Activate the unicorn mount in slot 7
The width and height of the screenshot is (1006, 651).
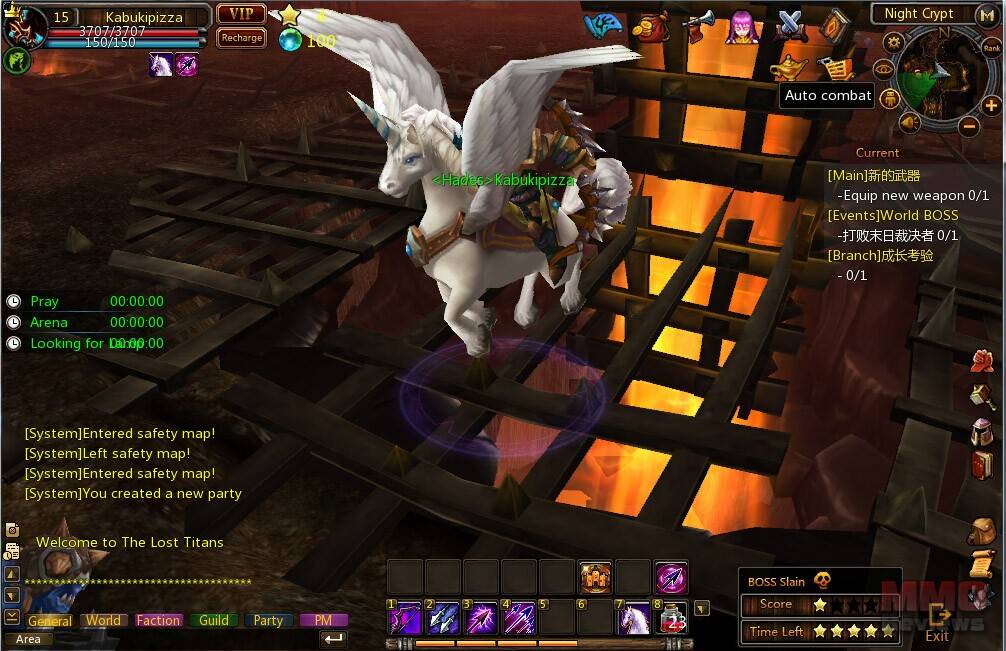(x=633, y=619)
